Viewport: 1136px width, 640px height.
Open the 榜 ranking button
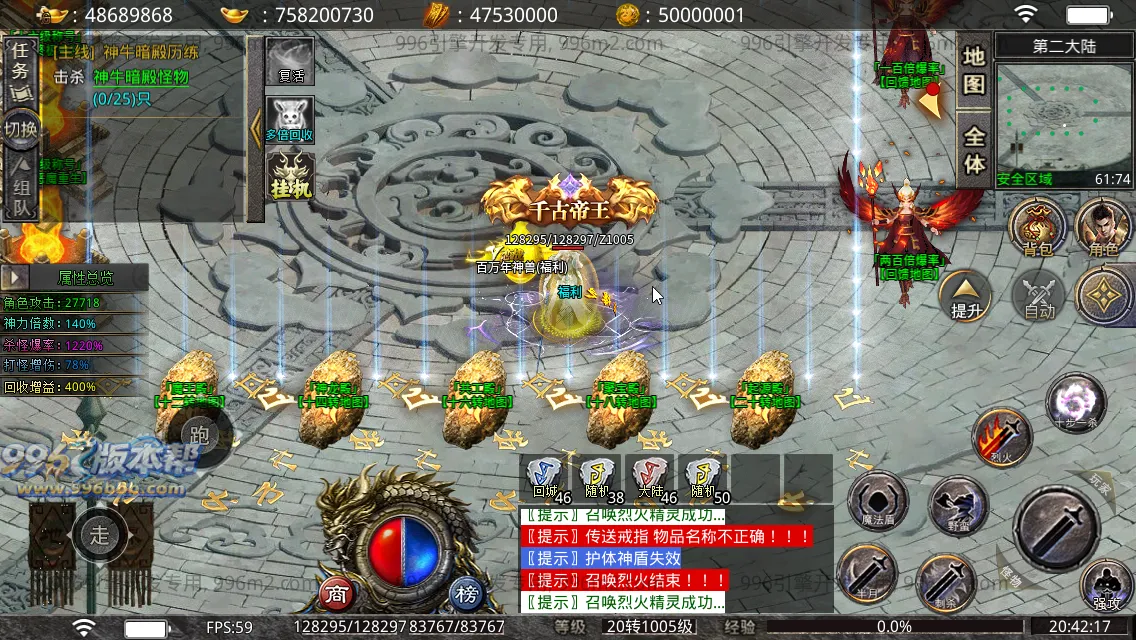coord(466,593)
